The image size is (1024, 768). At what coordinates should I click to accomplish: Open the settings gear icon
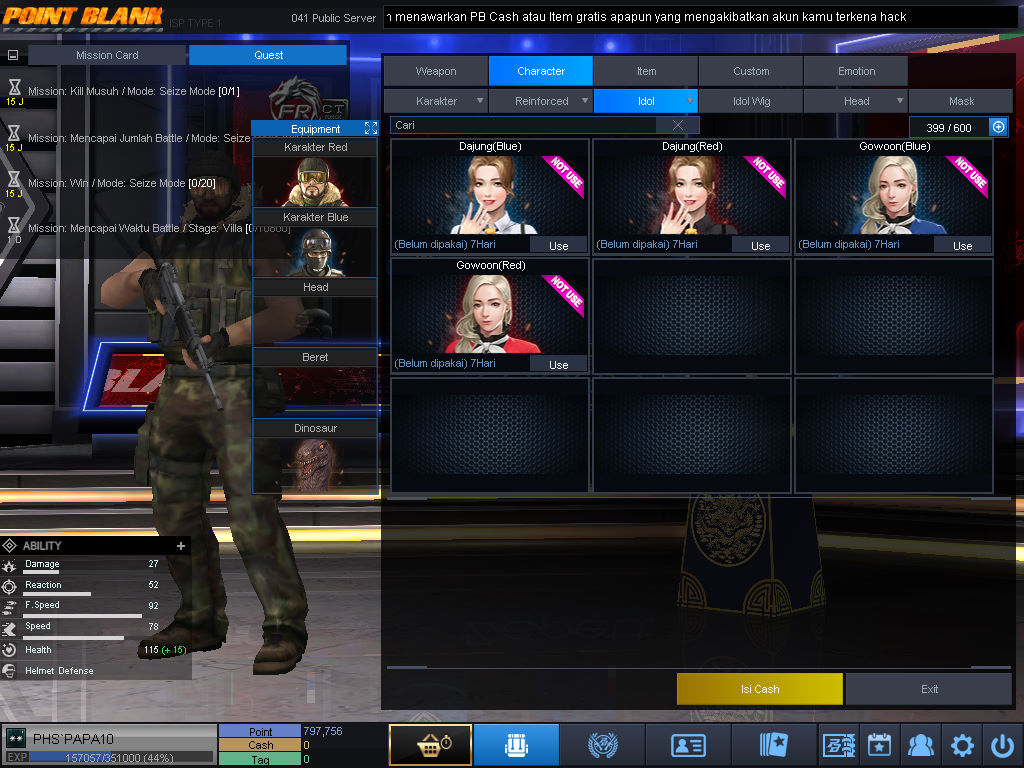pos(962,745)
